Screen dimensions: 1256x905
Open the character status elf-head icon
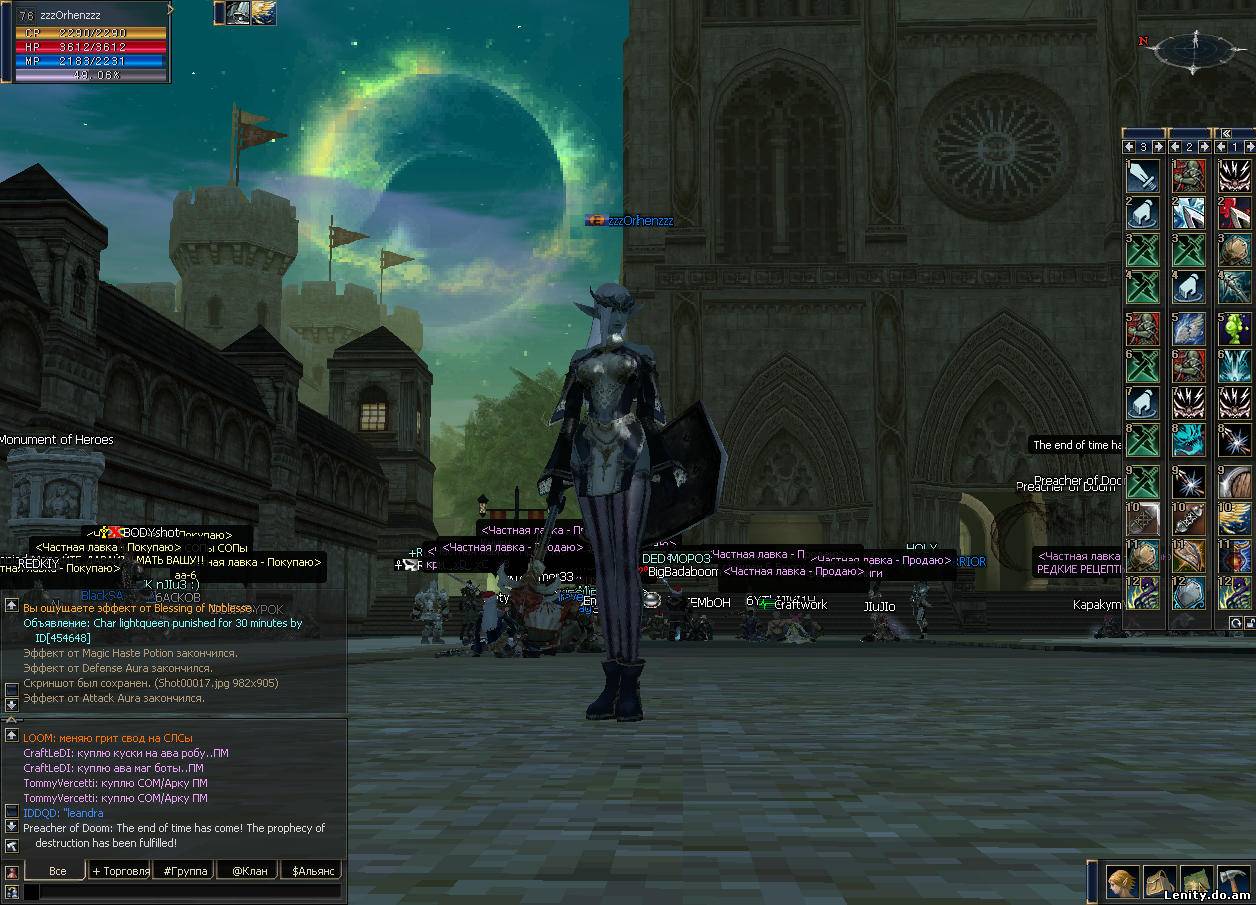1122,883
